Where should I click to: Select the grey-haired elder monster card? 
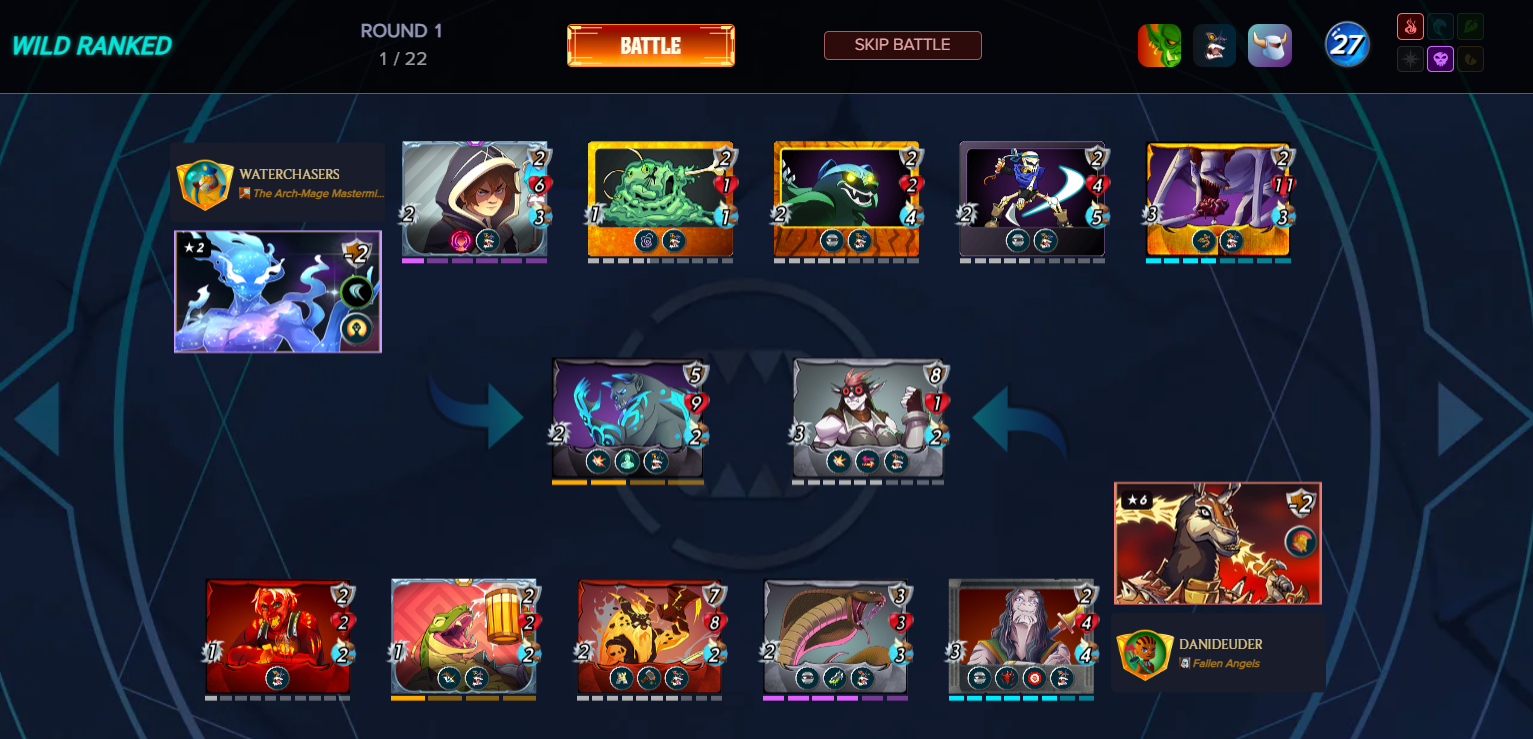tap(1022, 636)
